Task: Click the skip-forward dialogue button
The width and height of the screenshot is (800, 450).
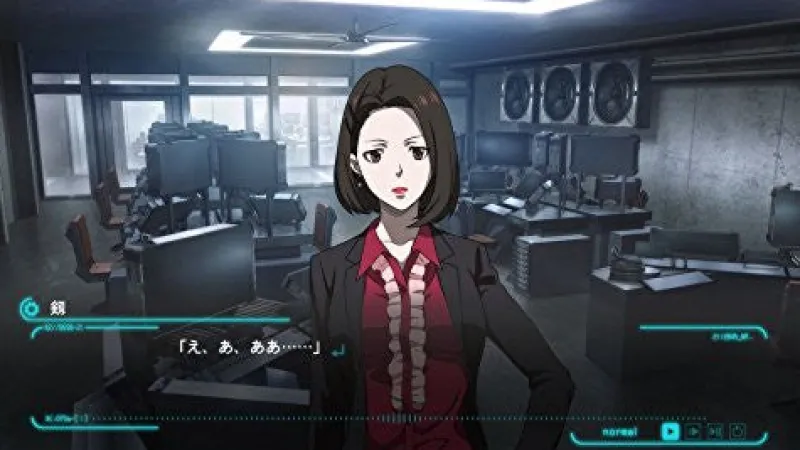Action: [715, 431]
